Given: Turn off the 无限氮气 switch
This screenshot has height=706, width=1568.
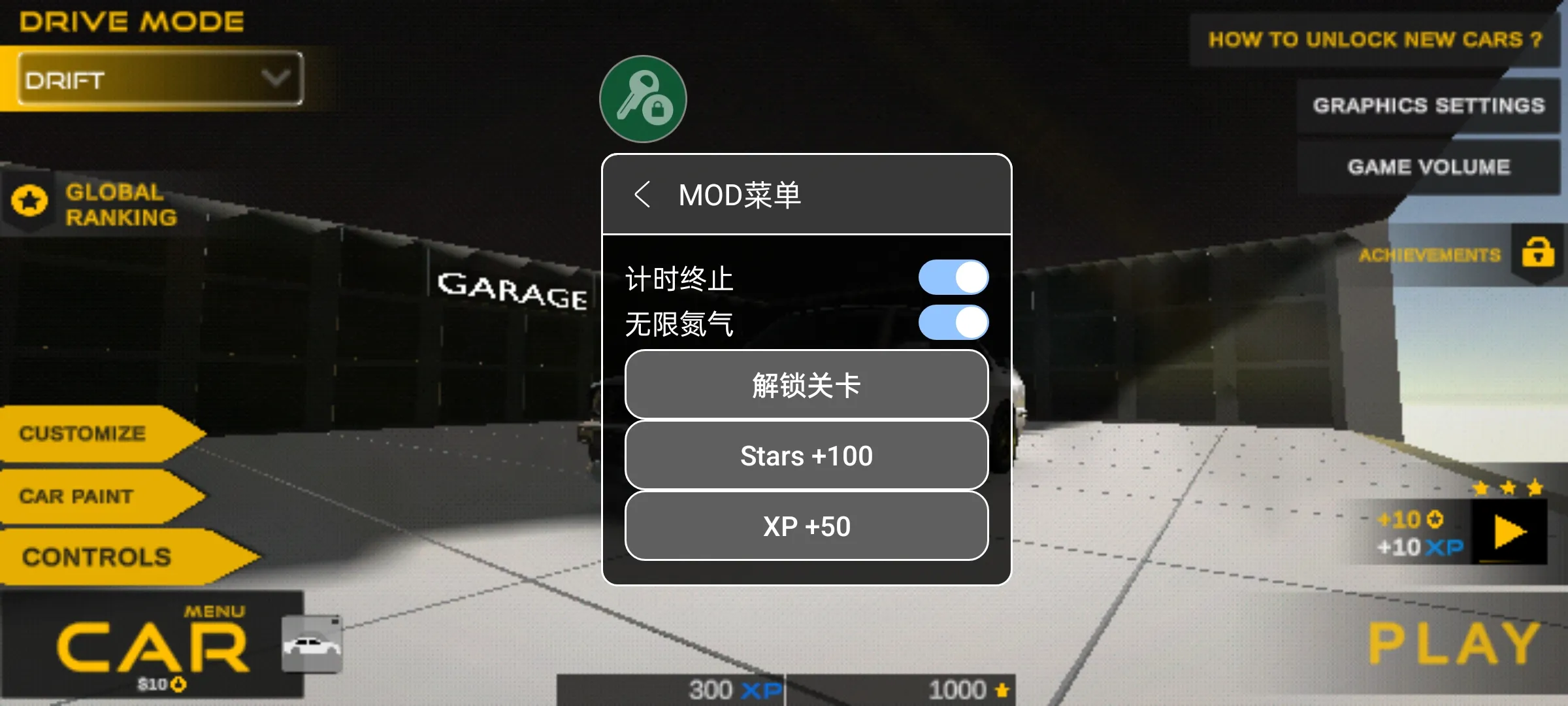Looking at the screenshot, I should pyautogui.click(x=954, y=323).
